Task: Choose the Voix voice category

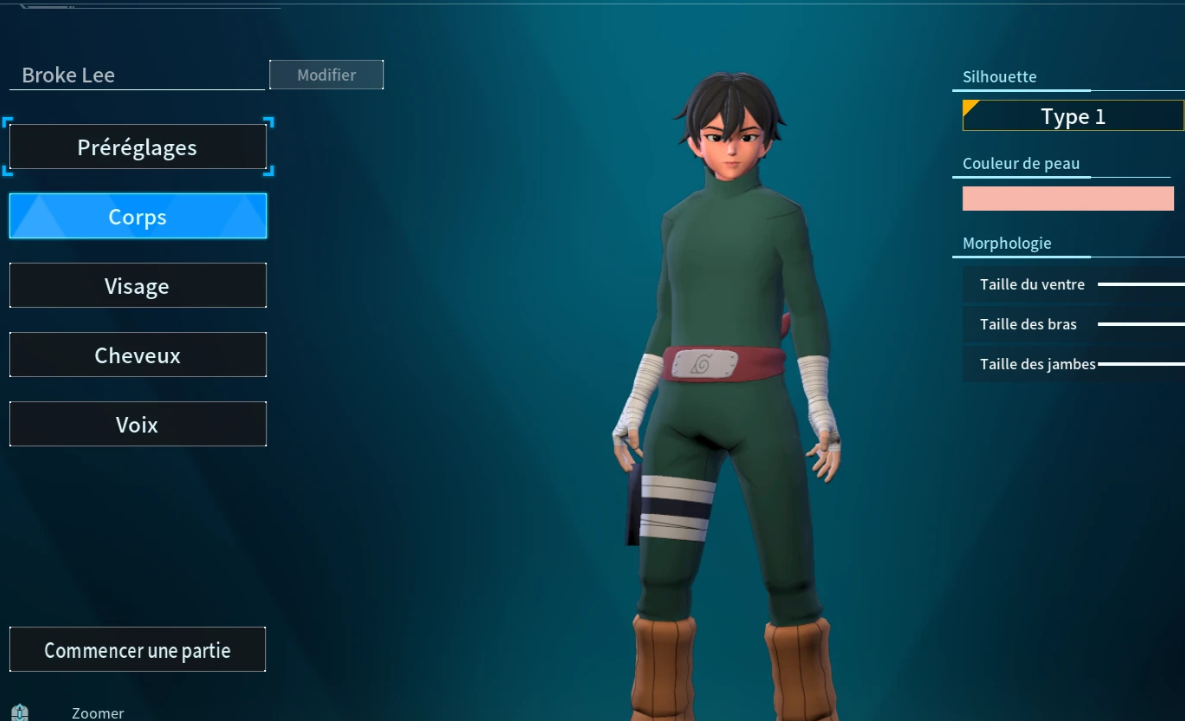Action: [x=138, y=425]
